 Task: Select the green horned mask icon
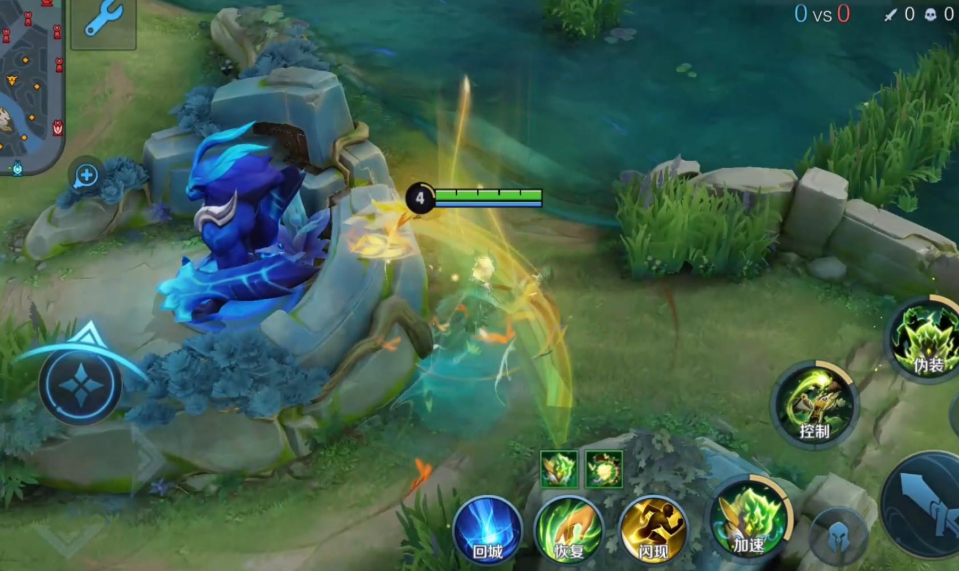[x=557, y=468]
